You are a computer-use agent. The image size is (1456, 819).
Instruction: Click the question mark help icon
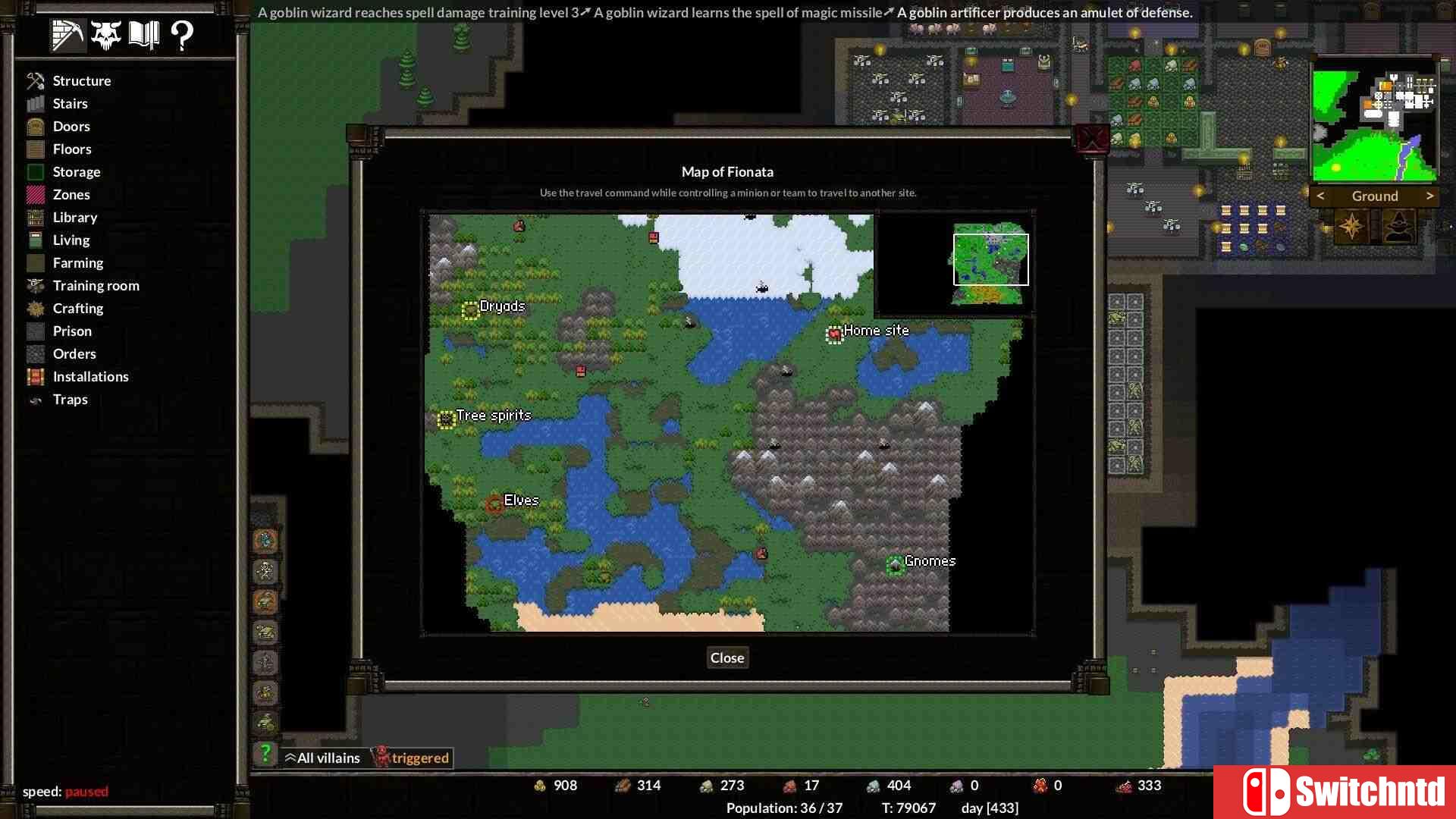[x=181, y=34]
